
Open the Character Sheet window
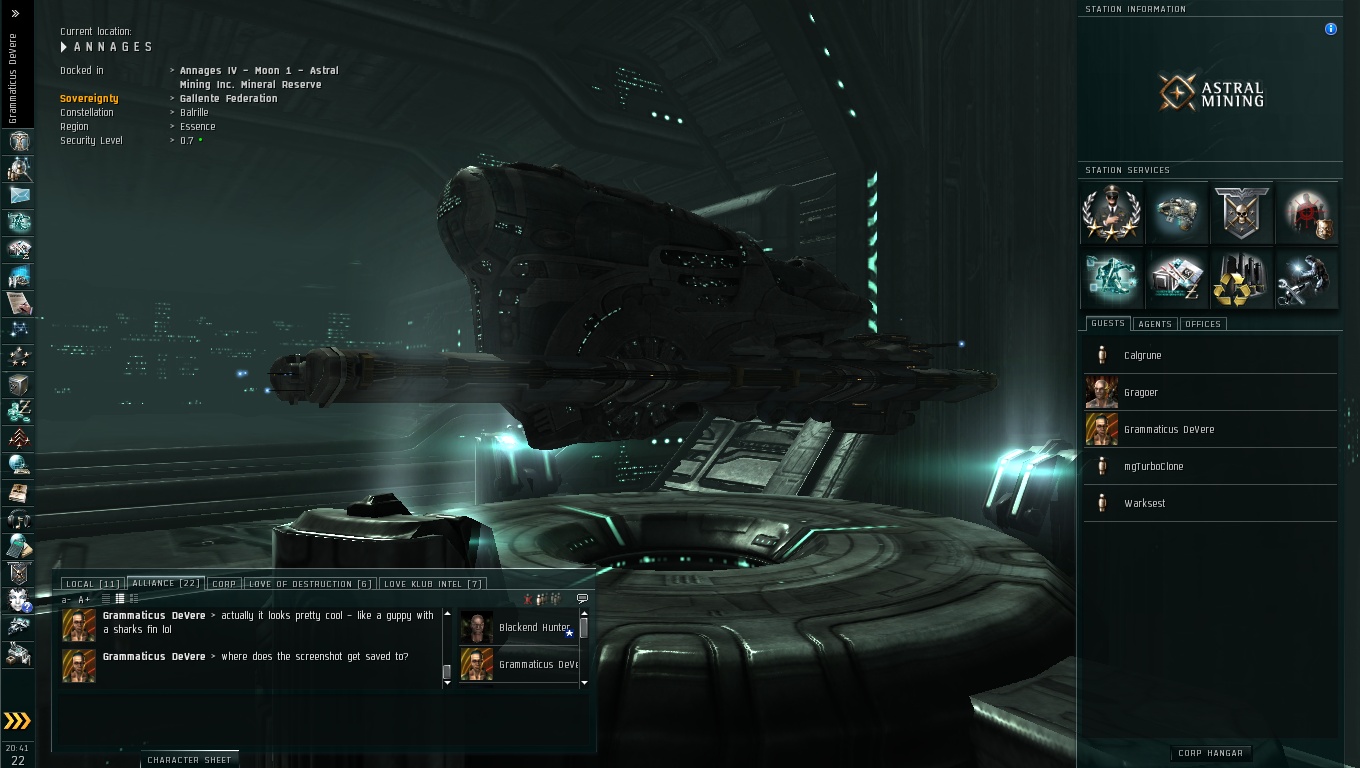coord(189,760)
